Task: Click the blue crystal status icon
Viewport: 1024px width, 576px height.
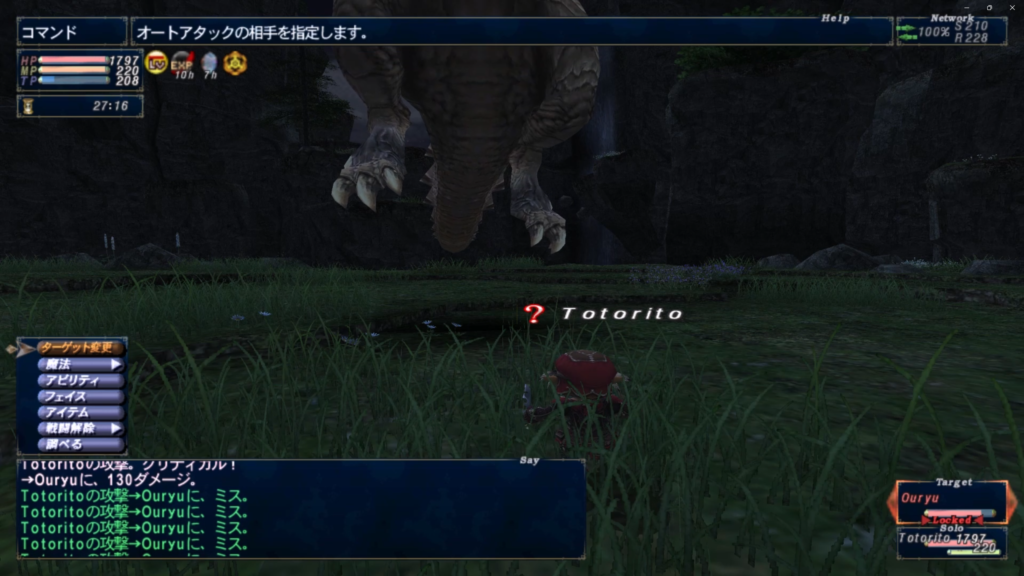Action: tap(209, 63)
